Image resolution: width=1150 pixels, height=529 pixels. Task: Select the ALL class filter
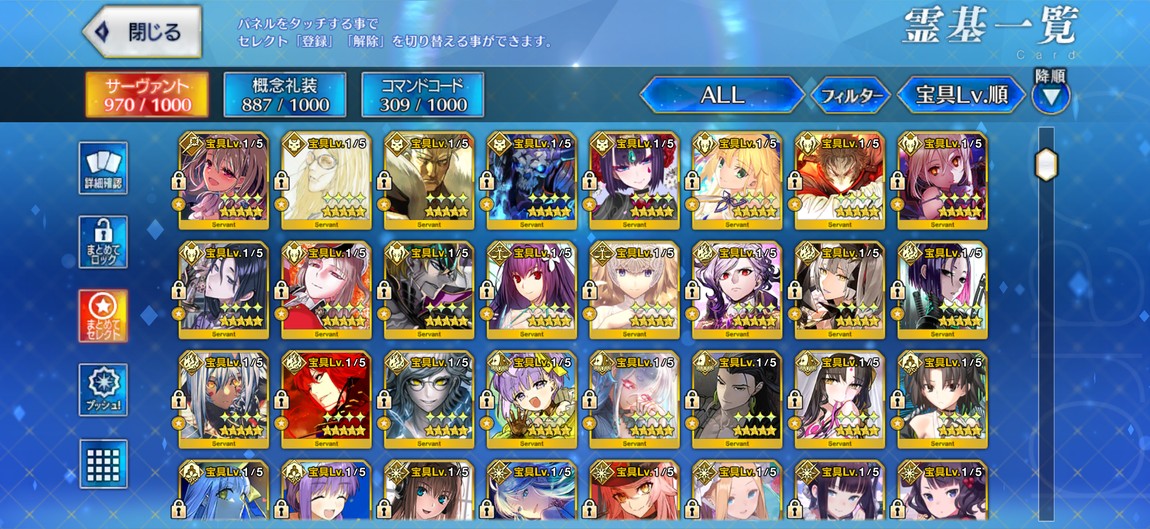coord(722,95)
